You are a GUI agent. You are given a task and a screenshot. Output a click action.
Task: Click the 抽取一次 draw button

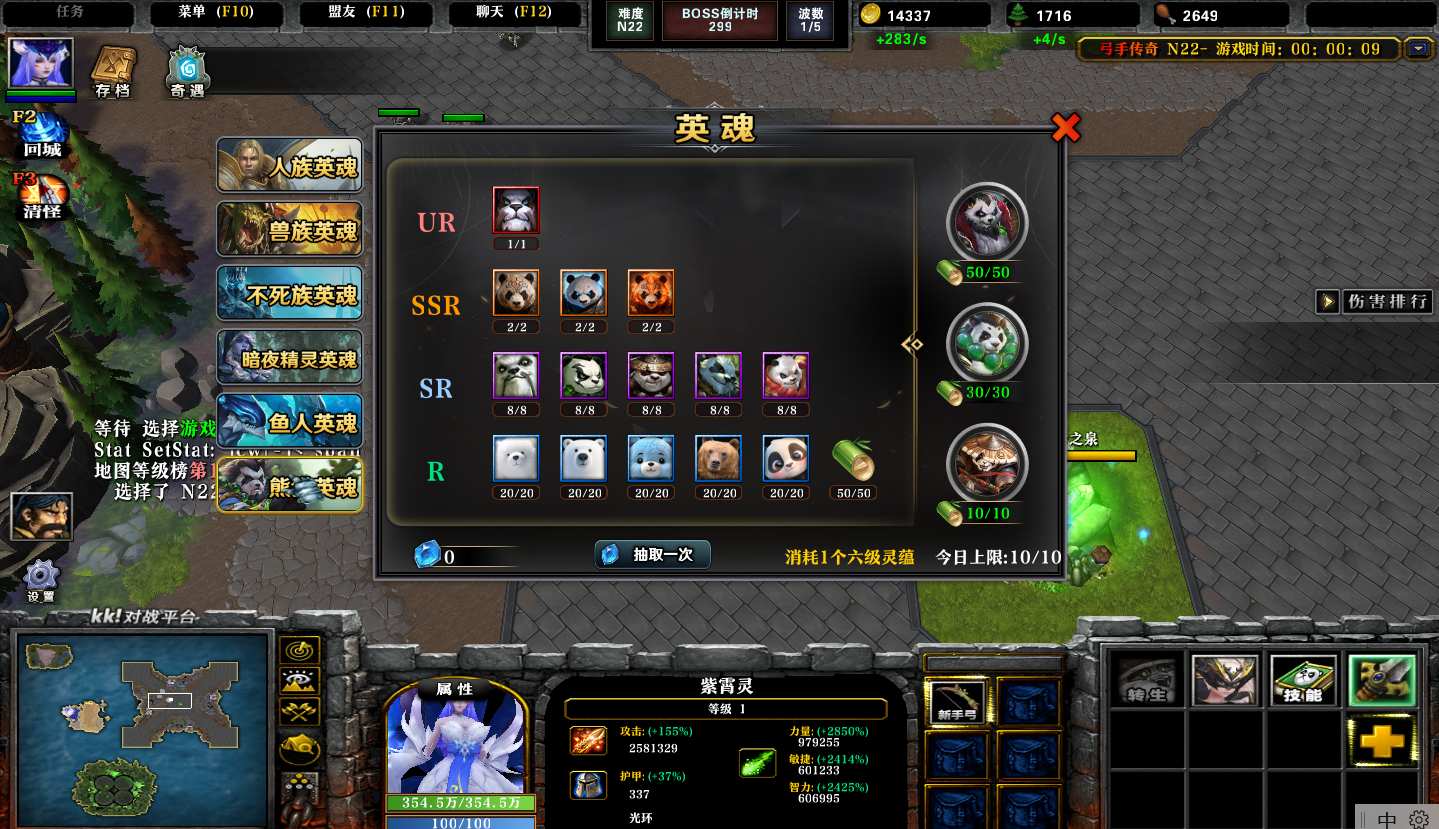pyautogui.click(x=653, y=555)
